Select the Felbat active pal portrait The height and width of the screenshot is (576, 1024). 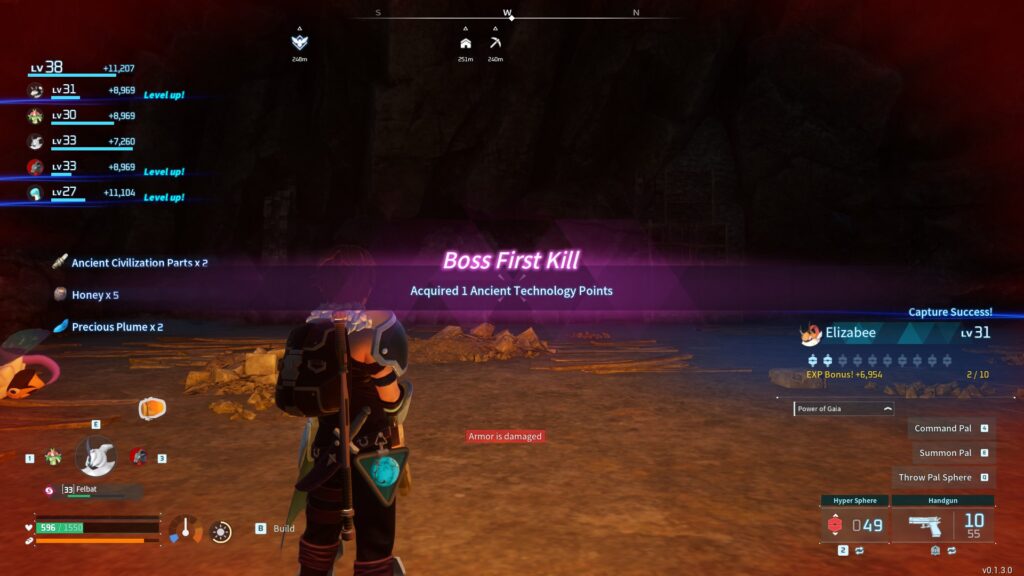[95, 457]
